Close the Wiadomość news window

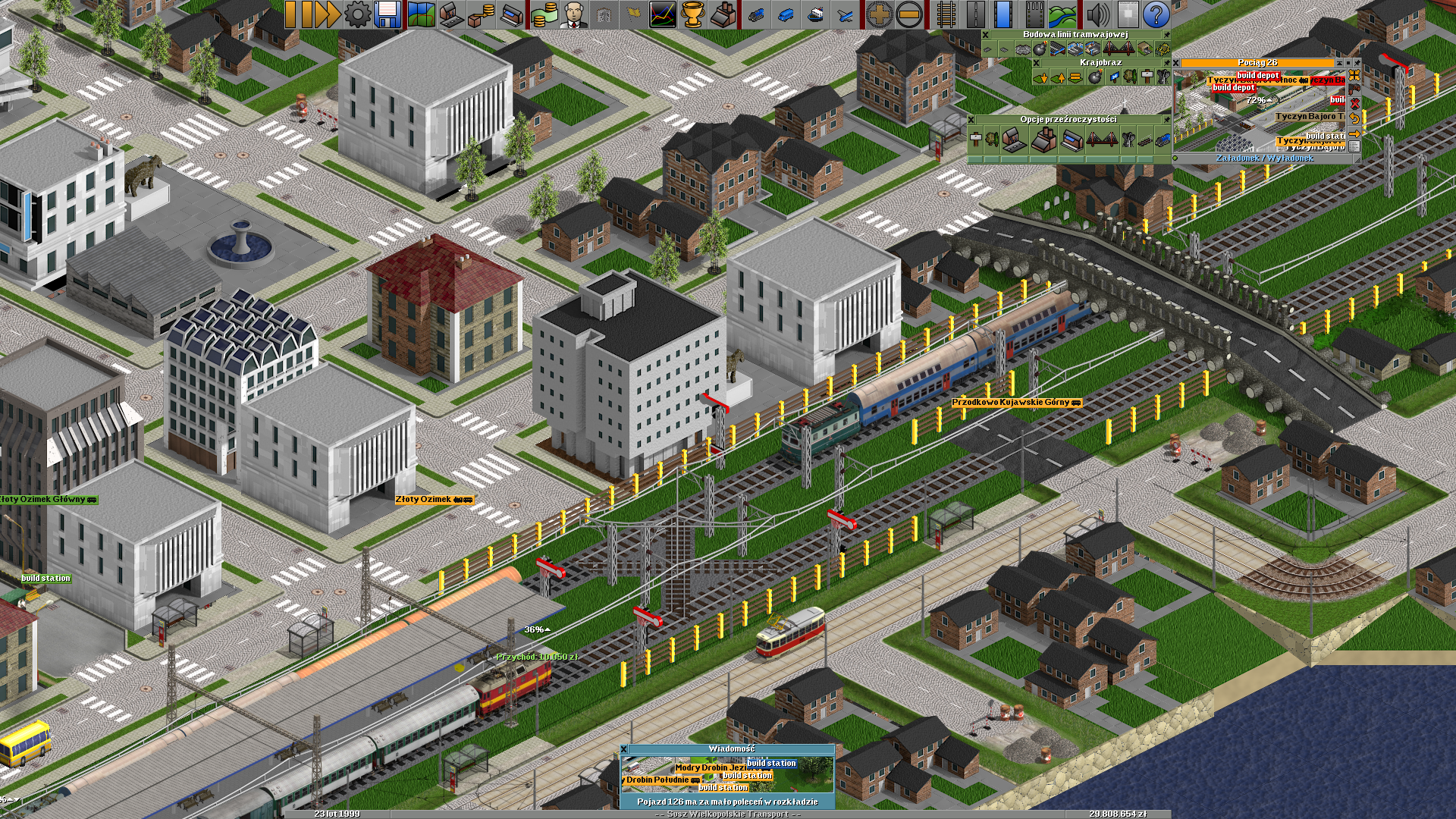[624, 749]
